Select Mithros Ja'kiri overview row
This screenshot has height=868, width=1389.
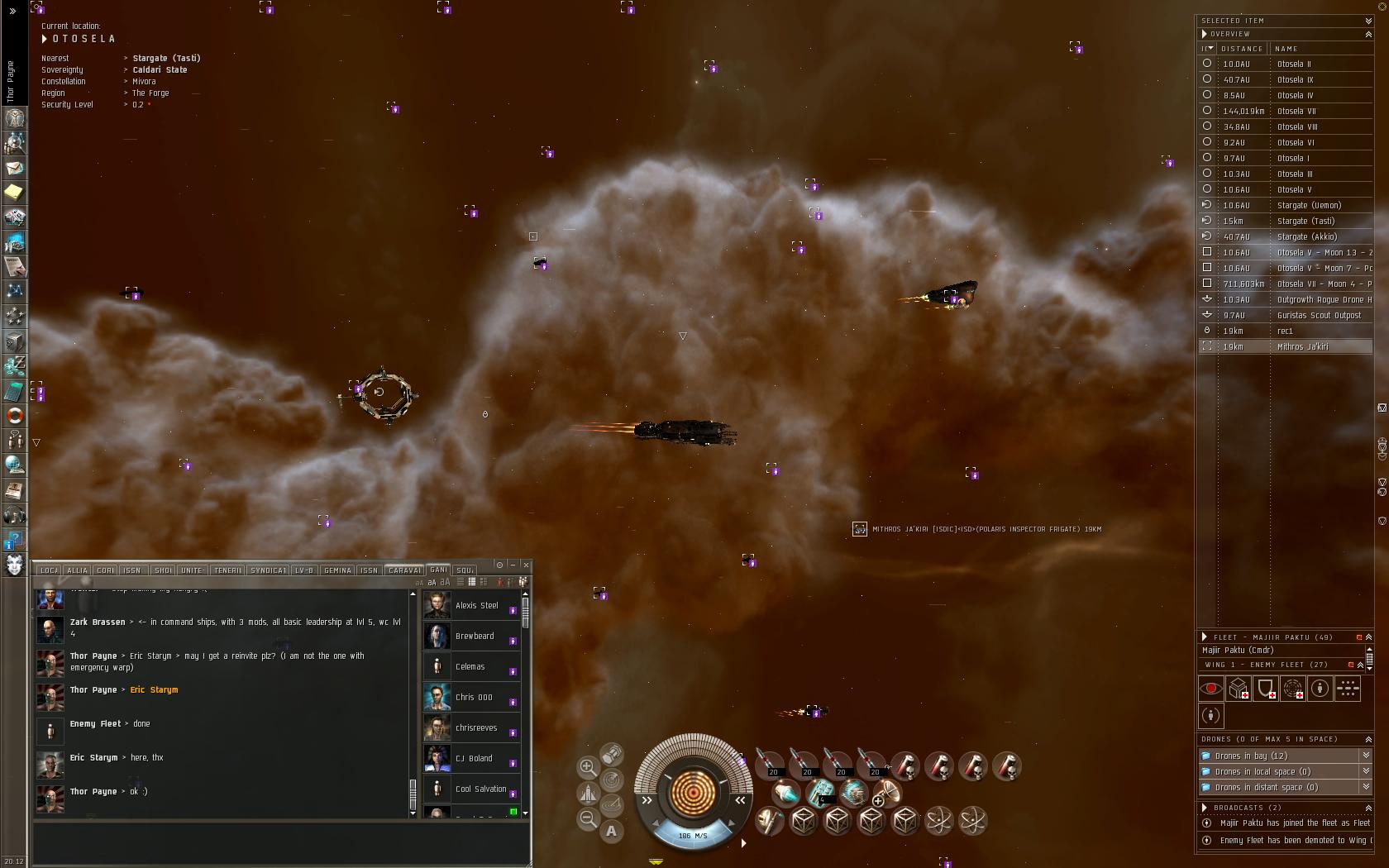(x=1302, y=346)
